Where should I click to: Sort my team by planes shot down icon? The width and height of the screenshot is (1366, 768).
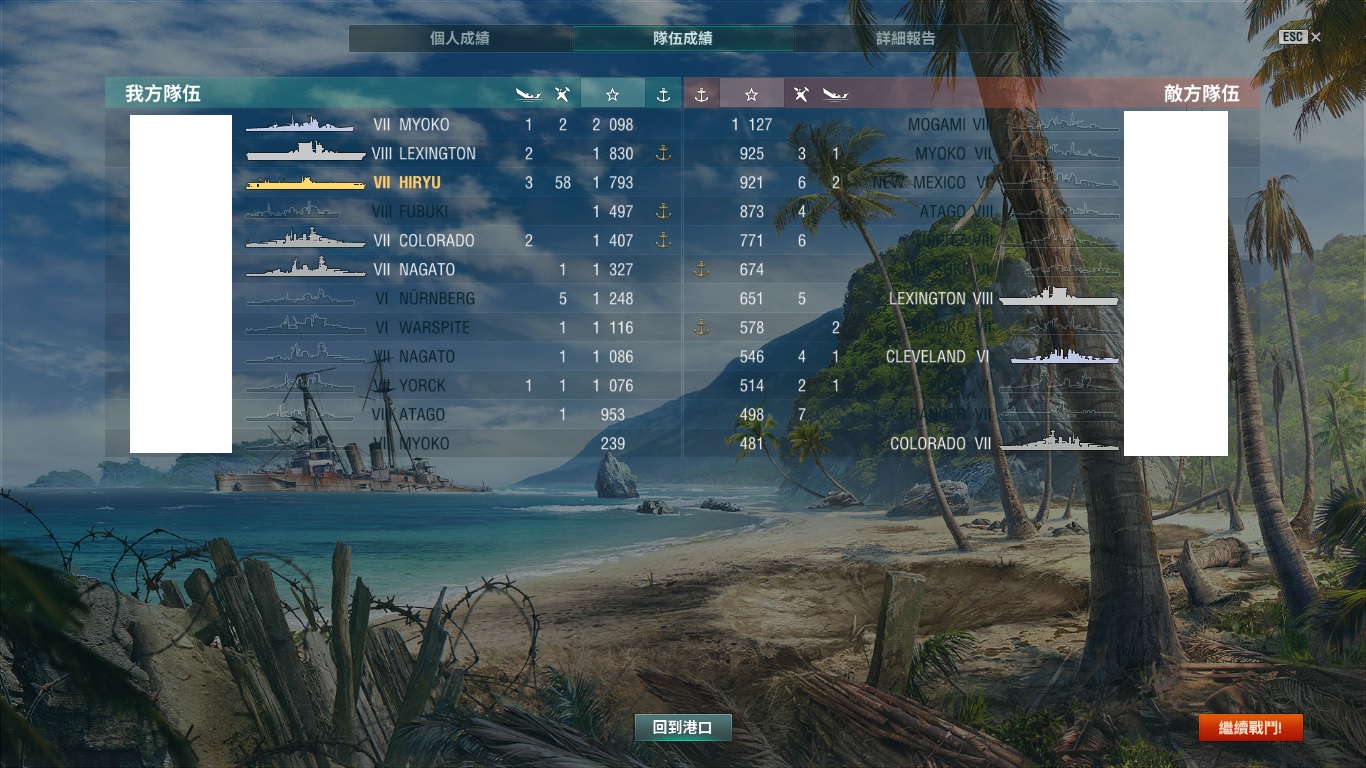[563, 94]
